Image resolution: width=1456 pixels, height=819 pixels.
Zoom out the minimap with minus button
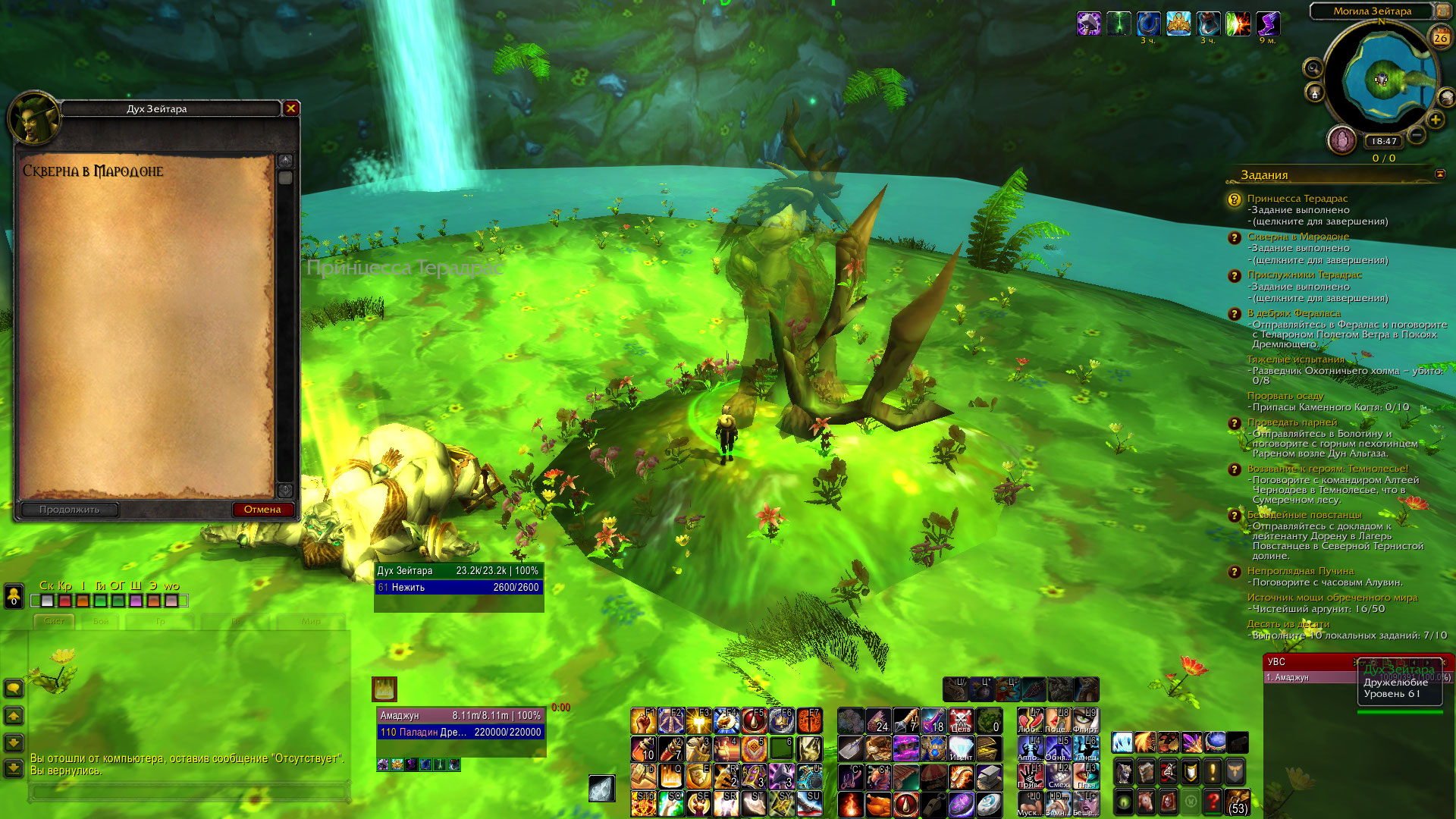pyautogui.click(x=1416, y=136)
